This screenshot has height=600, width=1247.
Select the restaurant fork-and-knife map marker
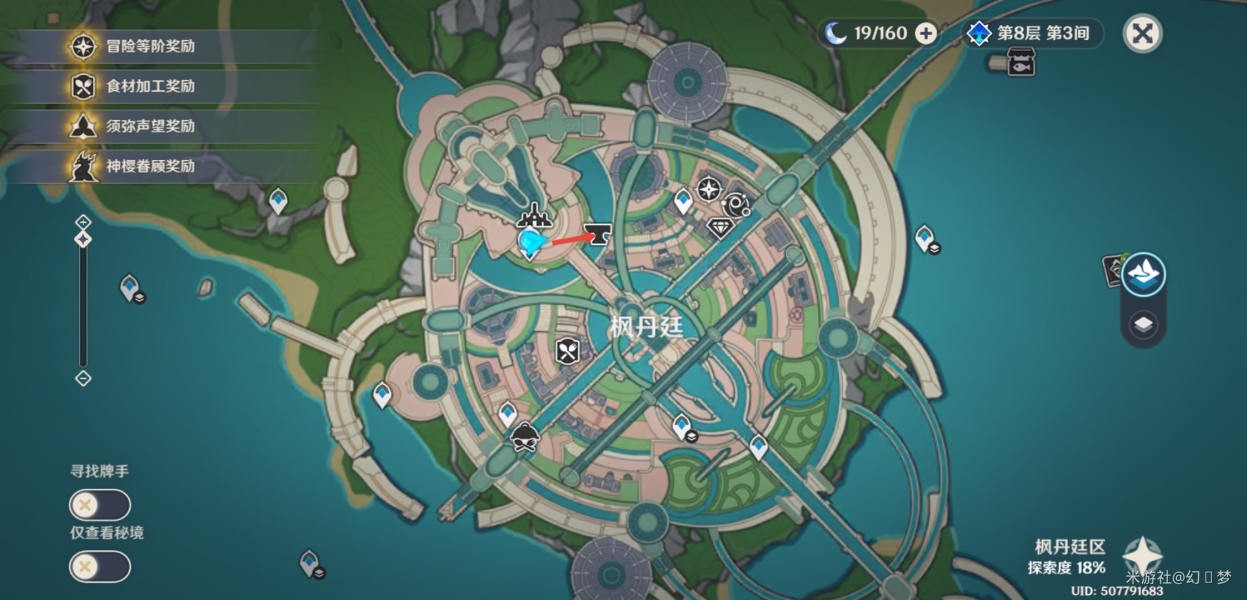click(x=568, y=351)
